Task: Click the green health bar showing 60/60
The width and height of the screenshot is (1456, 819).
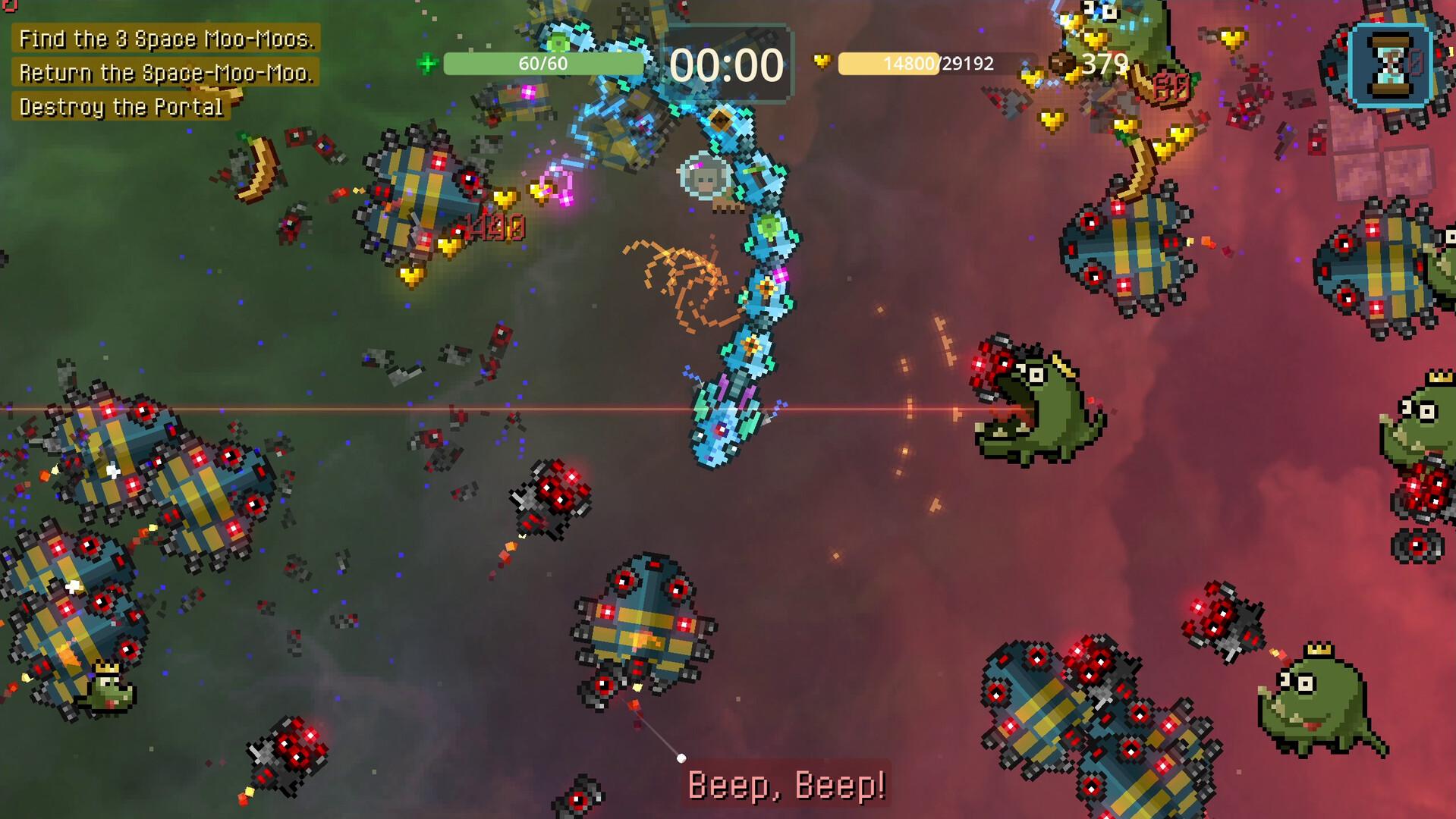Action: pyautogui.click(x=542, y=64)
